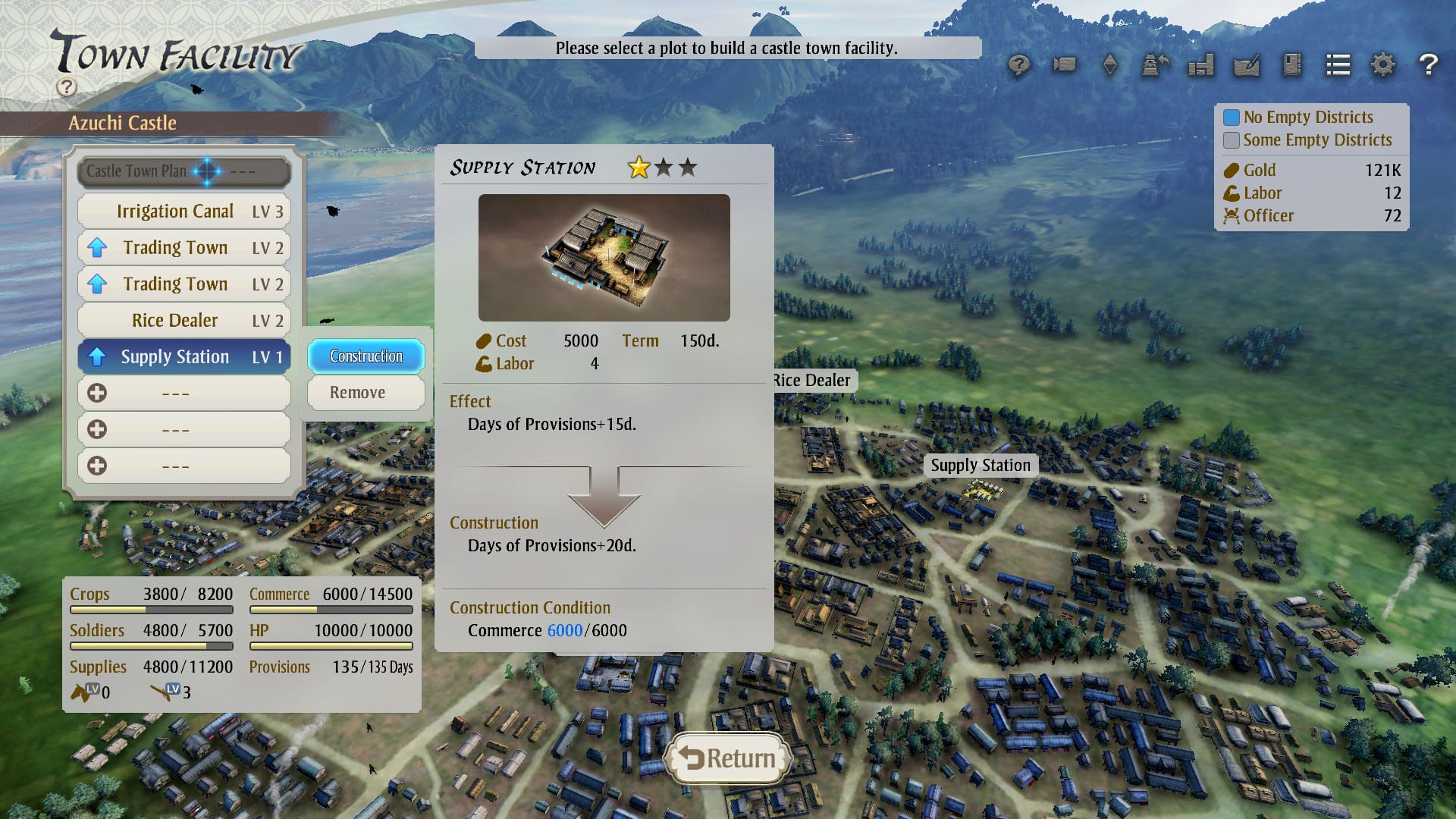Click the speech bubble hint icon
1456x819 pixels.
[x=1018, y=65]
